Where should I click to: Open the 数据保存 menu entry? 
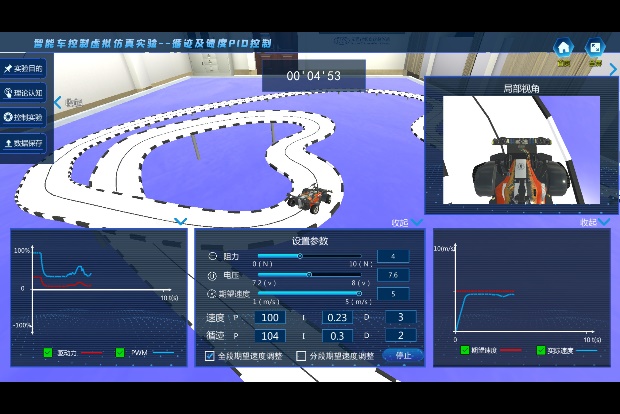coord(25,142)
